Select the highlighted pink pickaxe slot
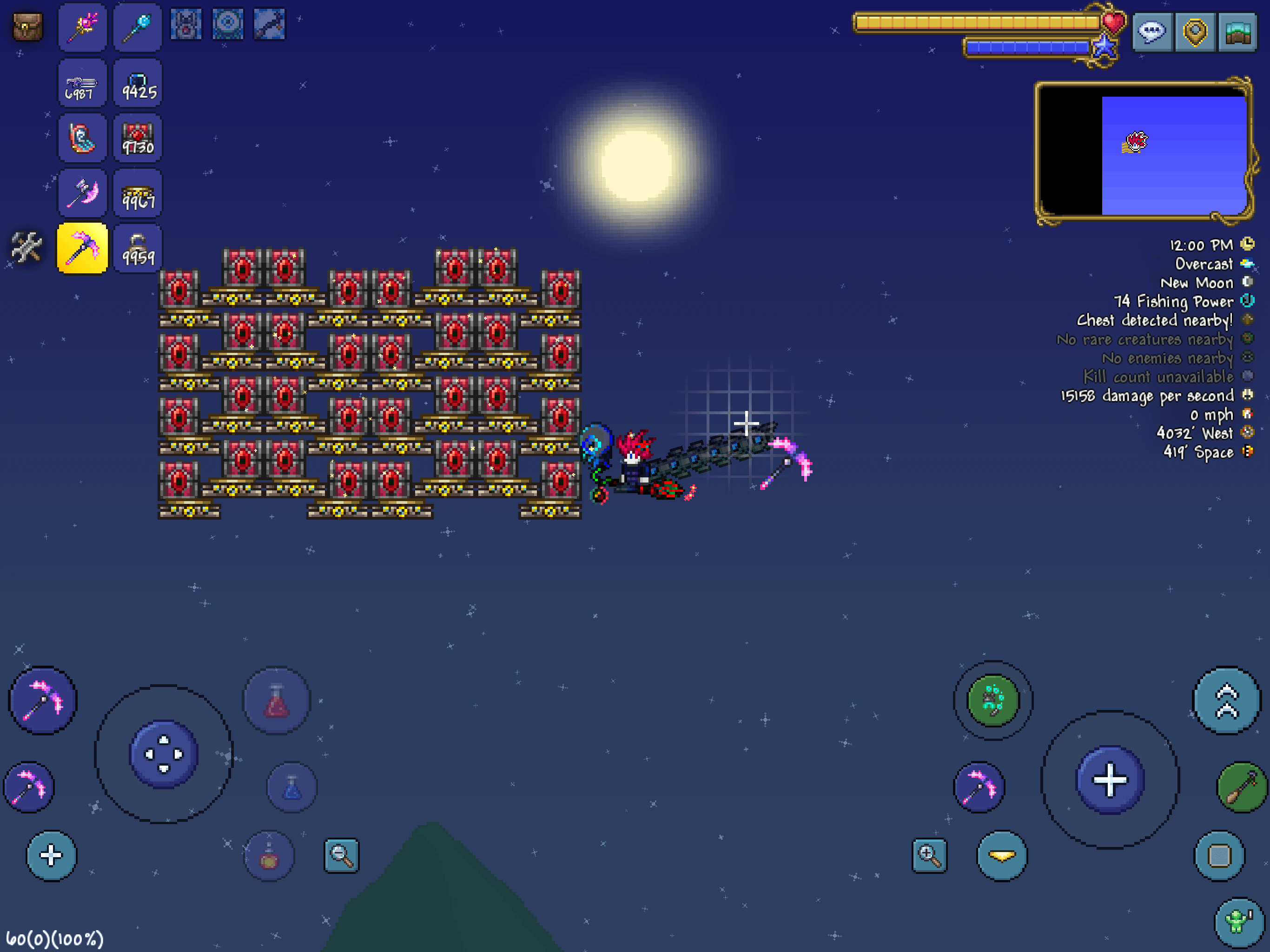Viewport: 1270px width, 952px height. (x=82, y=249)
